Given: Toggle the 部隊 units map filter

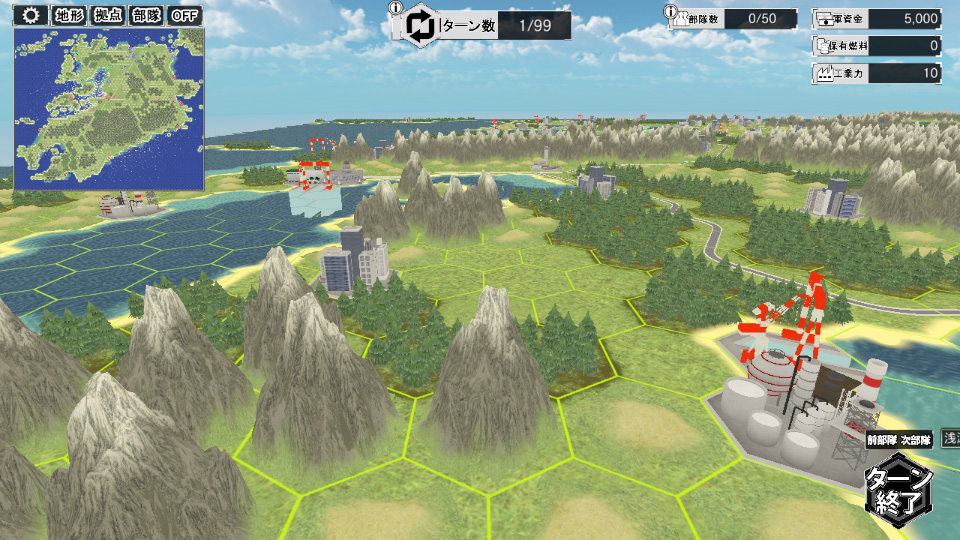Looking at the screenshot, I should coord(145,15).
